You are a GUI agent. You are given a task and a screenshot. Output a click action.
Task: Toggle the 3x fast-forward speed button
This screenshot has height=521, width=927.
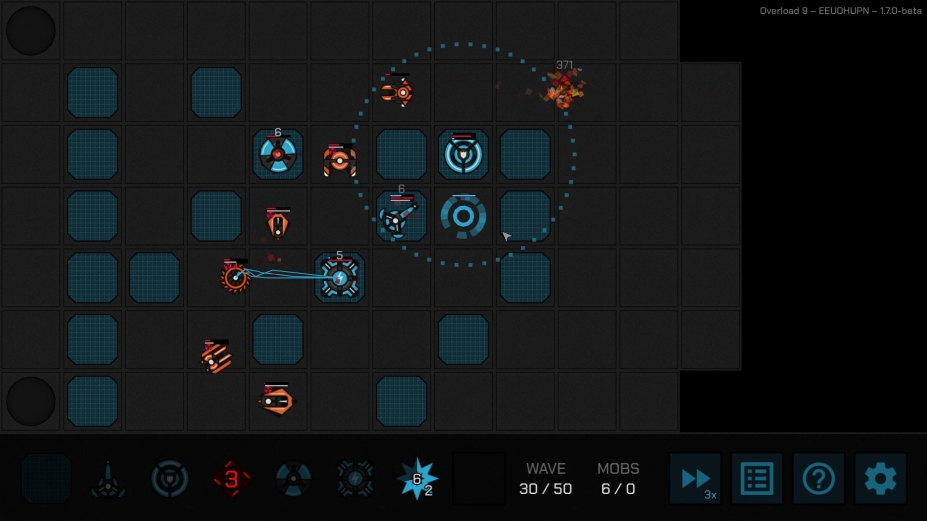[x=695, y=479]
